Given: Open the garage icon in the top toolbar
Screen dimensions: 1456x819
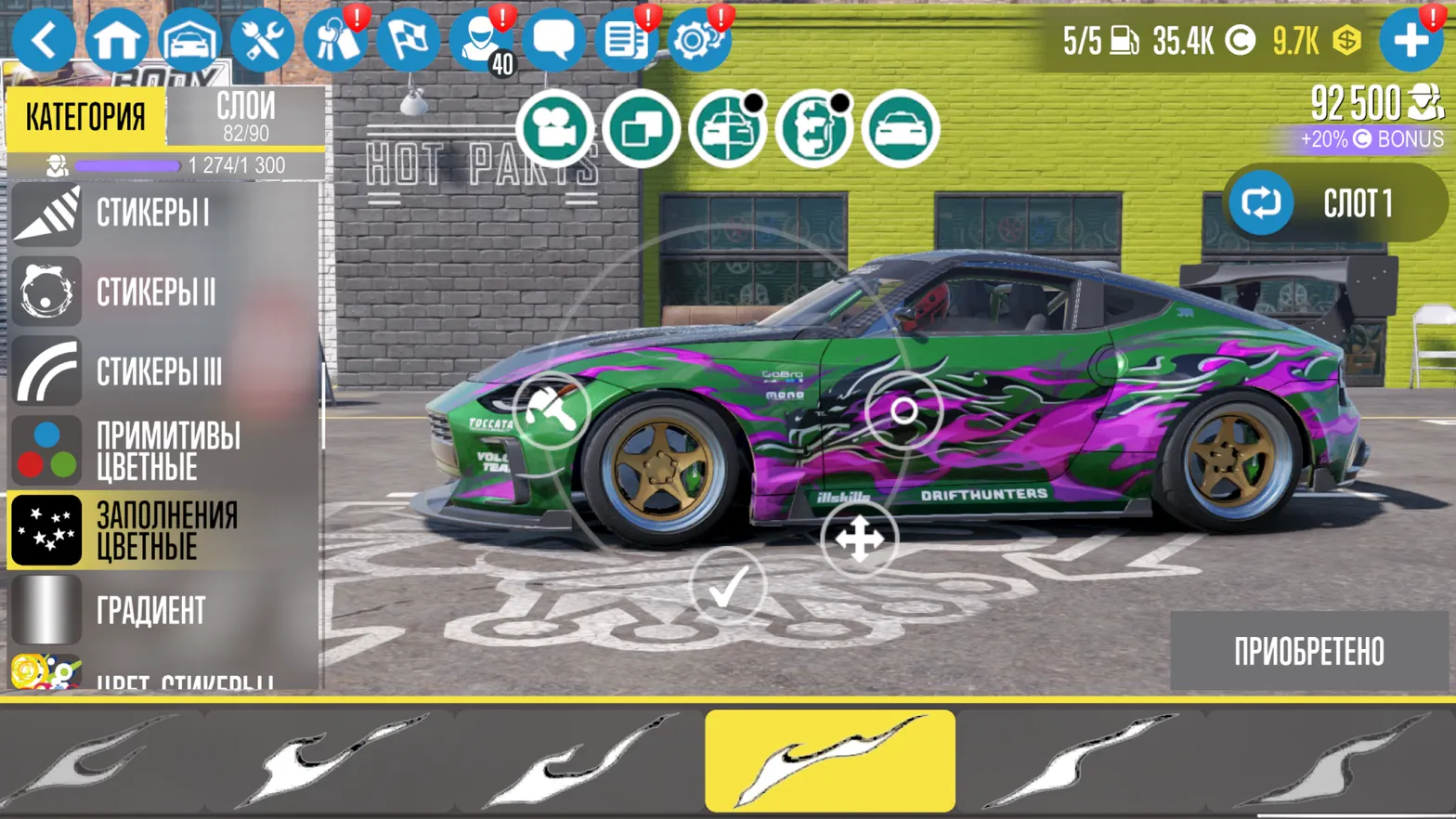Looking at the screenshot, I should coord(191,39).
